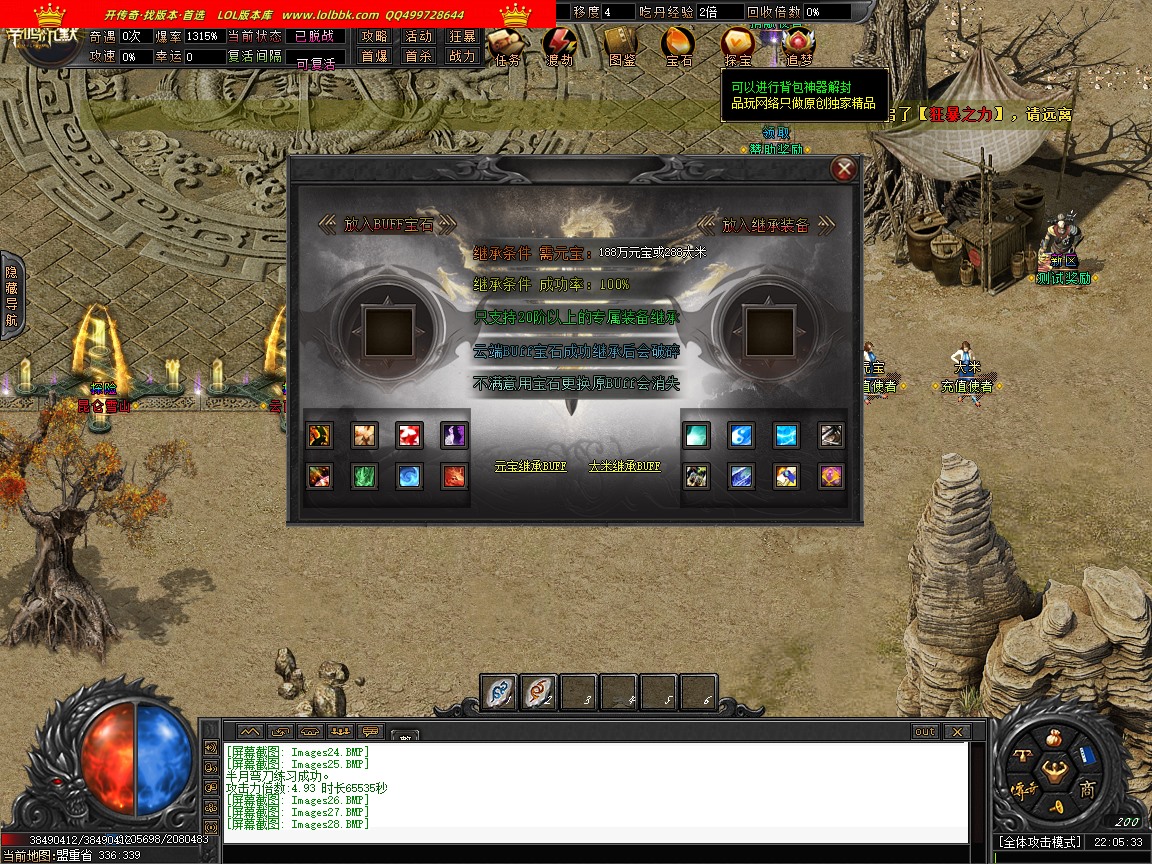Choose the 大米继承BUFF option
The height and width of the screenshot is (864, 1152).
pos(624,466)
